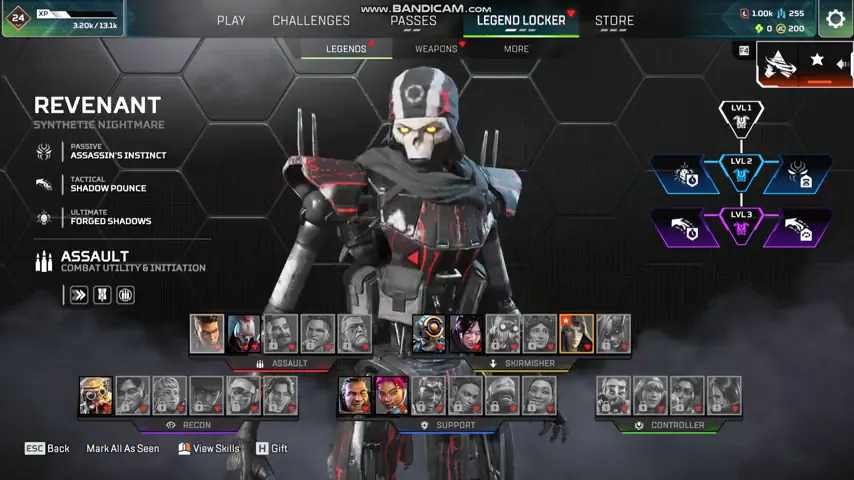Select the Weapons sub-tab
854x480 pixels.
point(436,48)
